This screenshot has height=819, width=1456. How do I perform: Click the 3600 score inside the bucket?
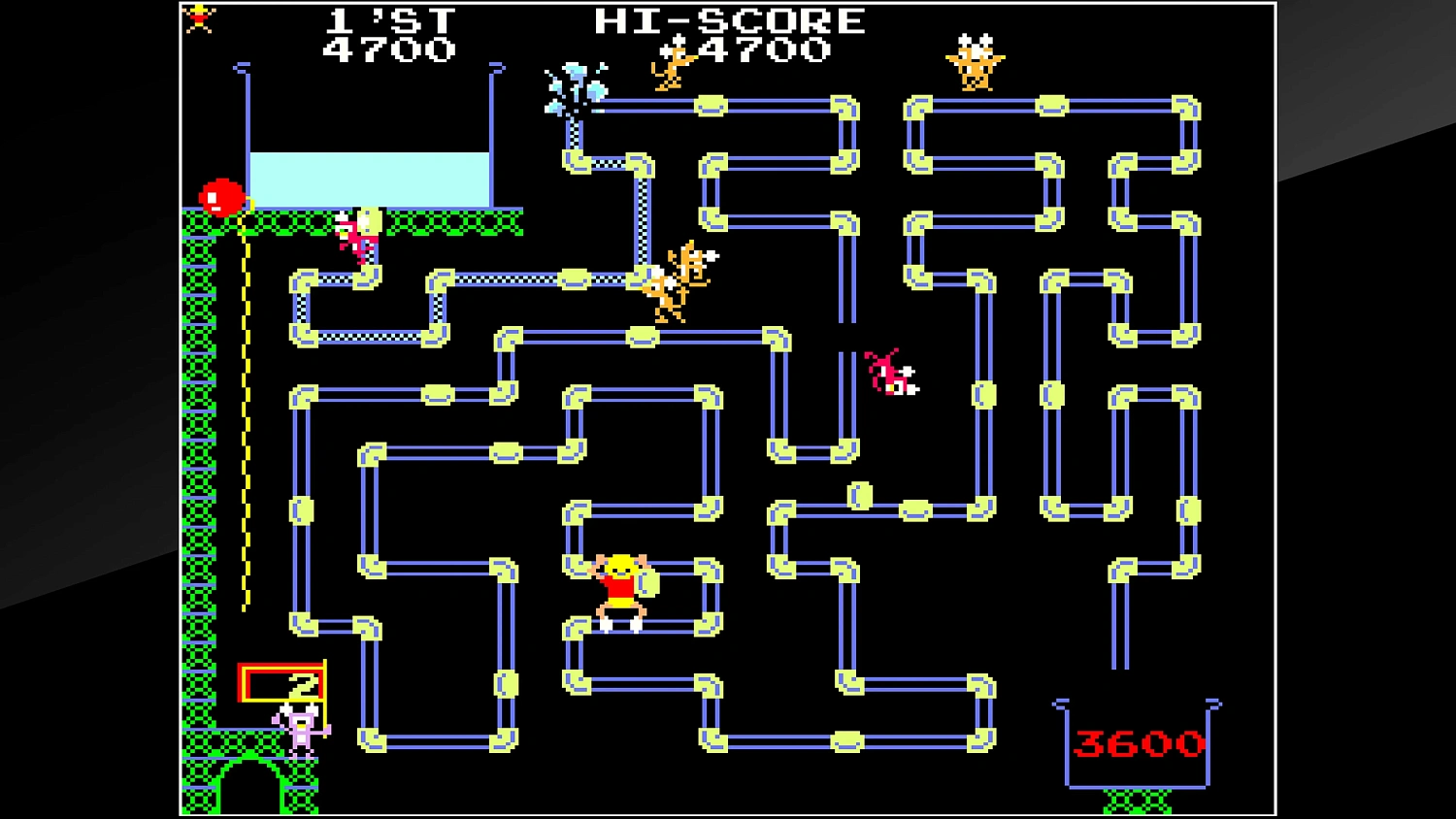click(x=1141, y=745)
